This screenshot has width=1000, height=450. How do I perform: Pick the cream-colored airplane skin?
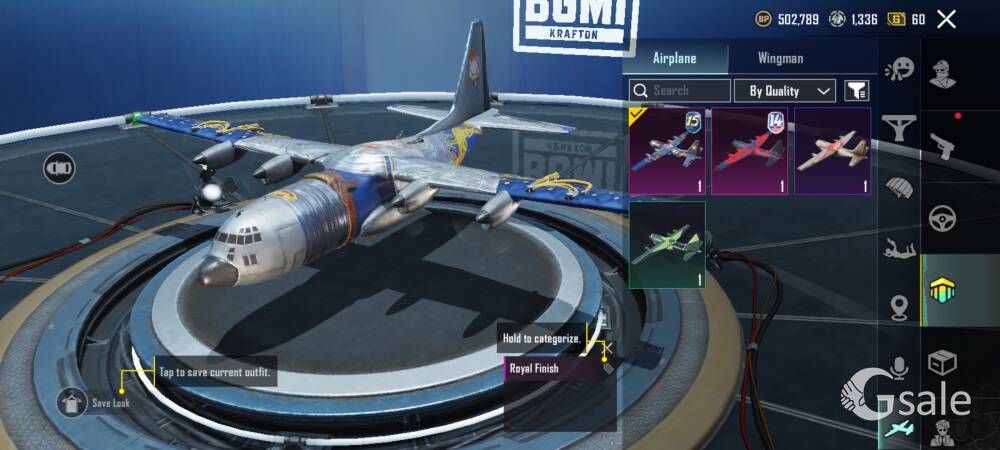[x=832, y=151]
